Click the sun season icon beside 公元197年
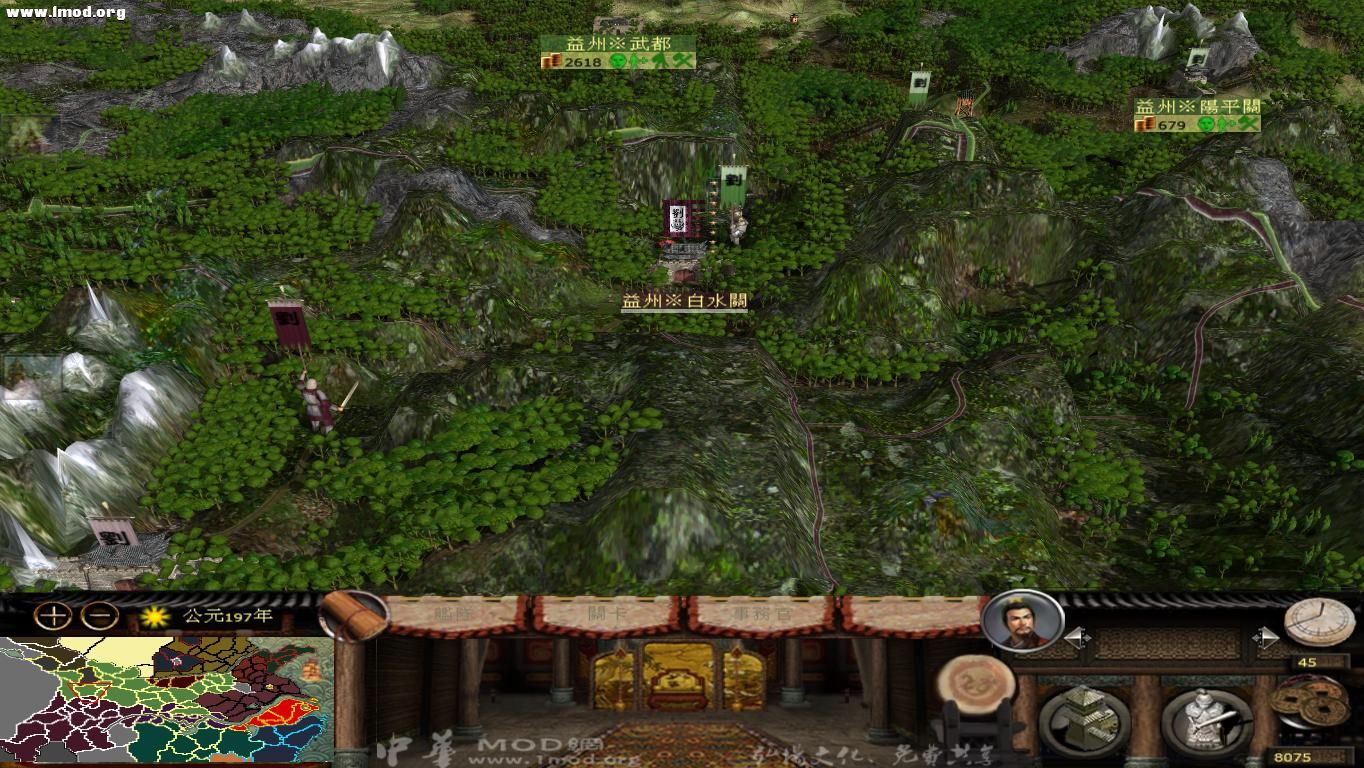This screenshot has height=768, width=1364. point(153,614)
